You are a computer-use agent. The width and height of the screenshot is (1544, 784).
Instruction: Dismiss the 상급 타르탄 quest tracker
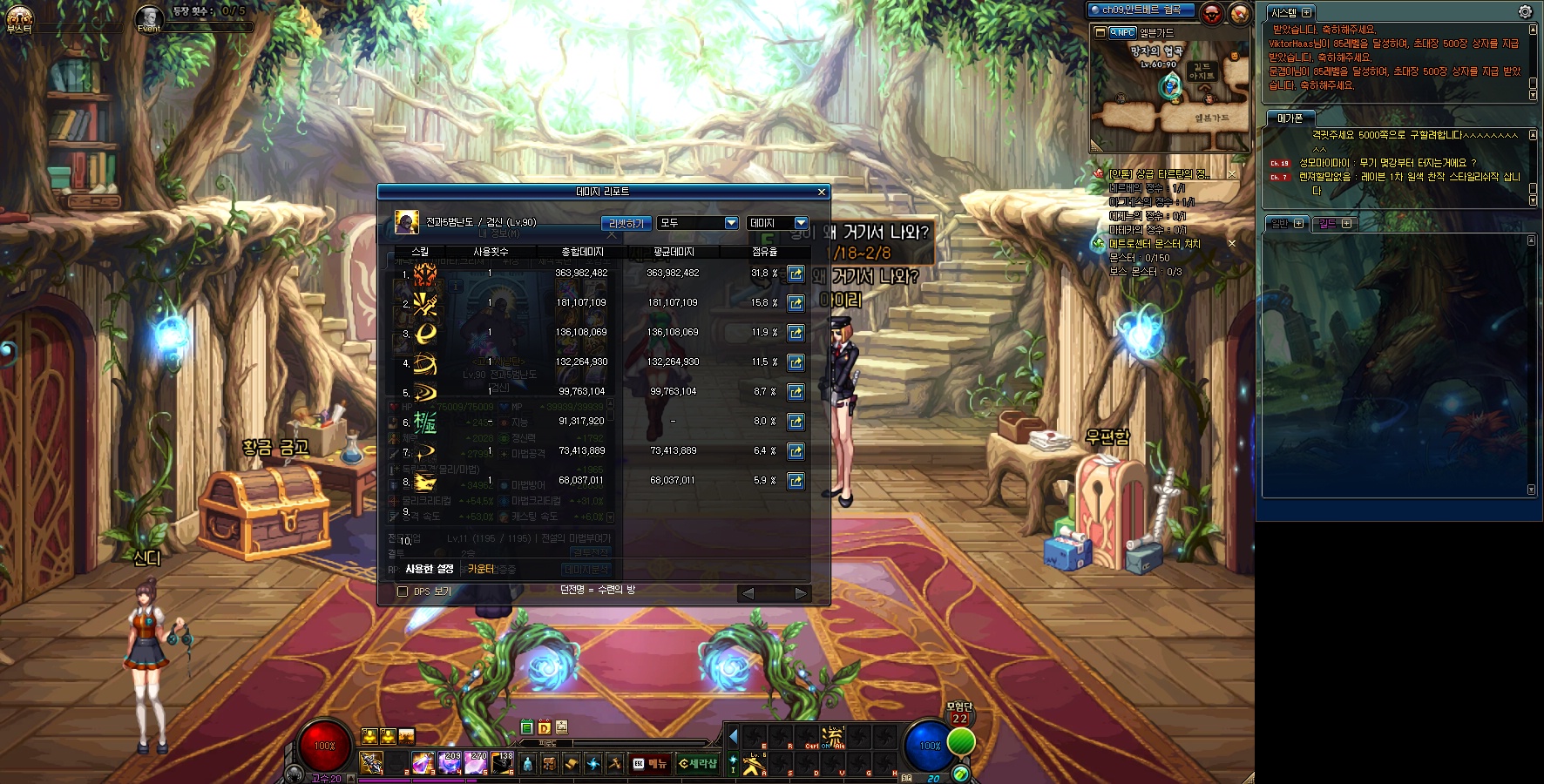[x=1232, y=174]
